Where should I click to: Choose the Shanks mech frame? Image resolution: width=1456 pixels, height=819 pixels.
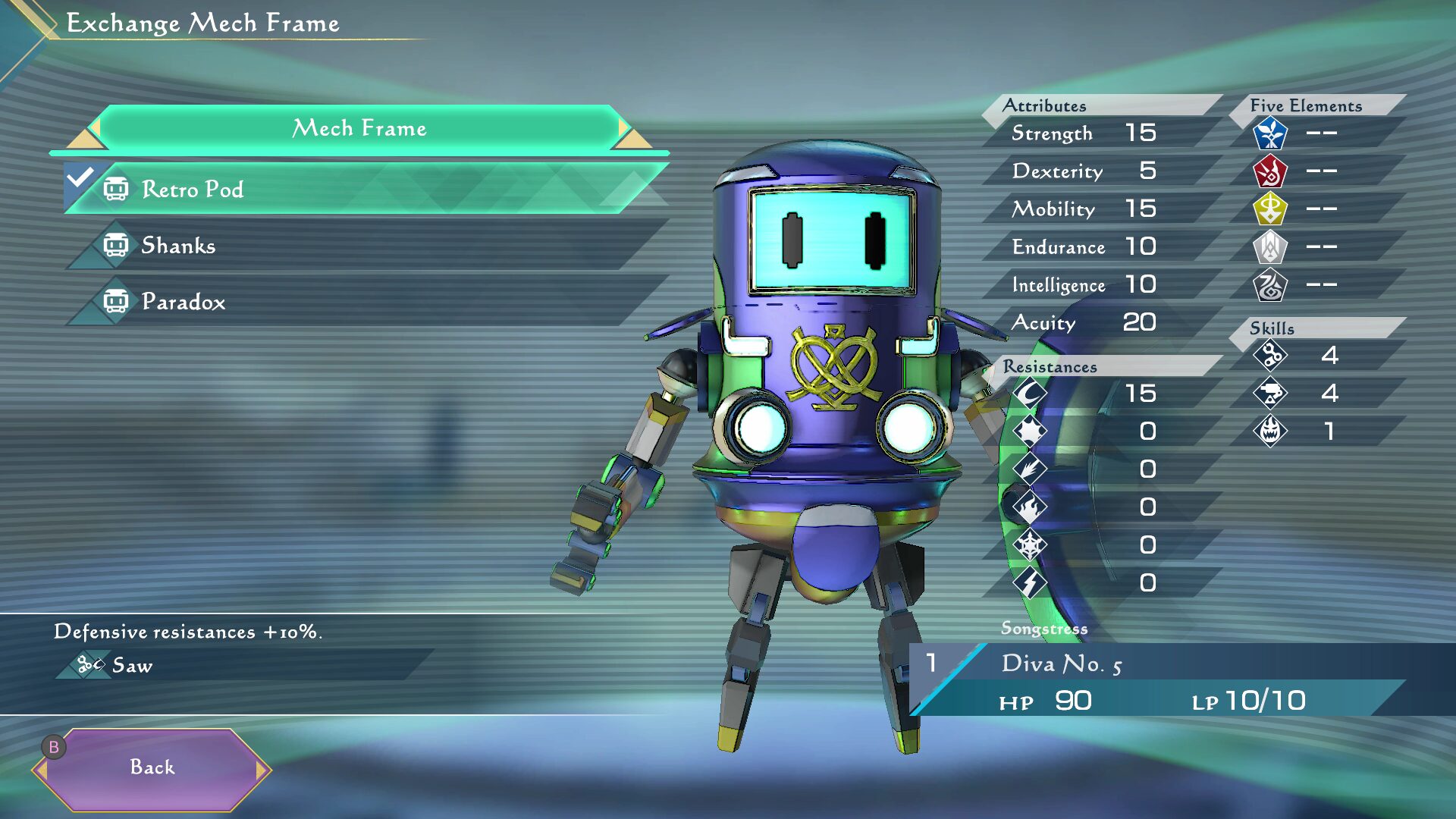pyautogui.click(x=364, y=246)
